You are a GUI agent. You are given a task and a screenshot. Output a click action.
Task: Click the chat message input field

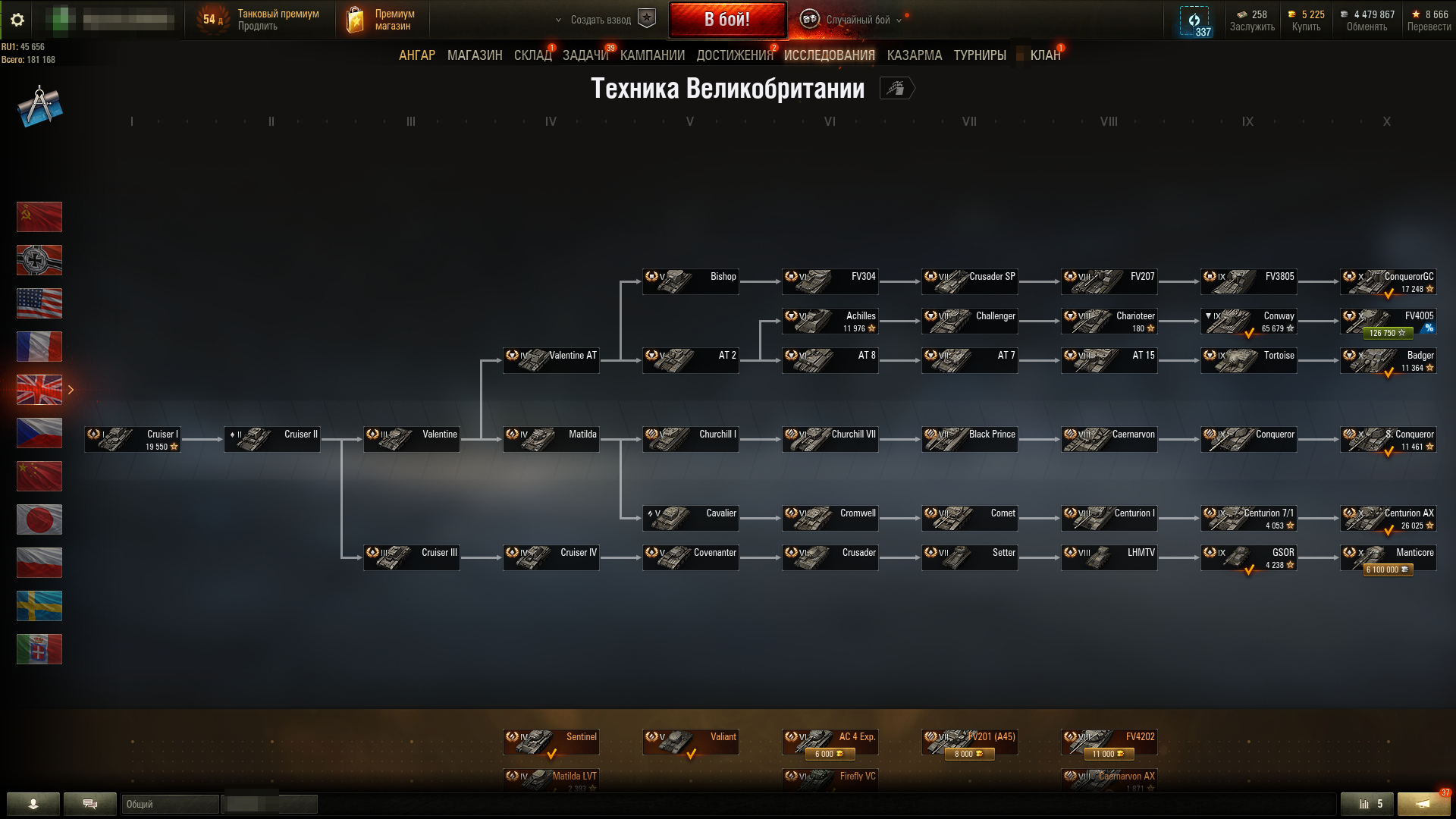click(x=269, y=805)
